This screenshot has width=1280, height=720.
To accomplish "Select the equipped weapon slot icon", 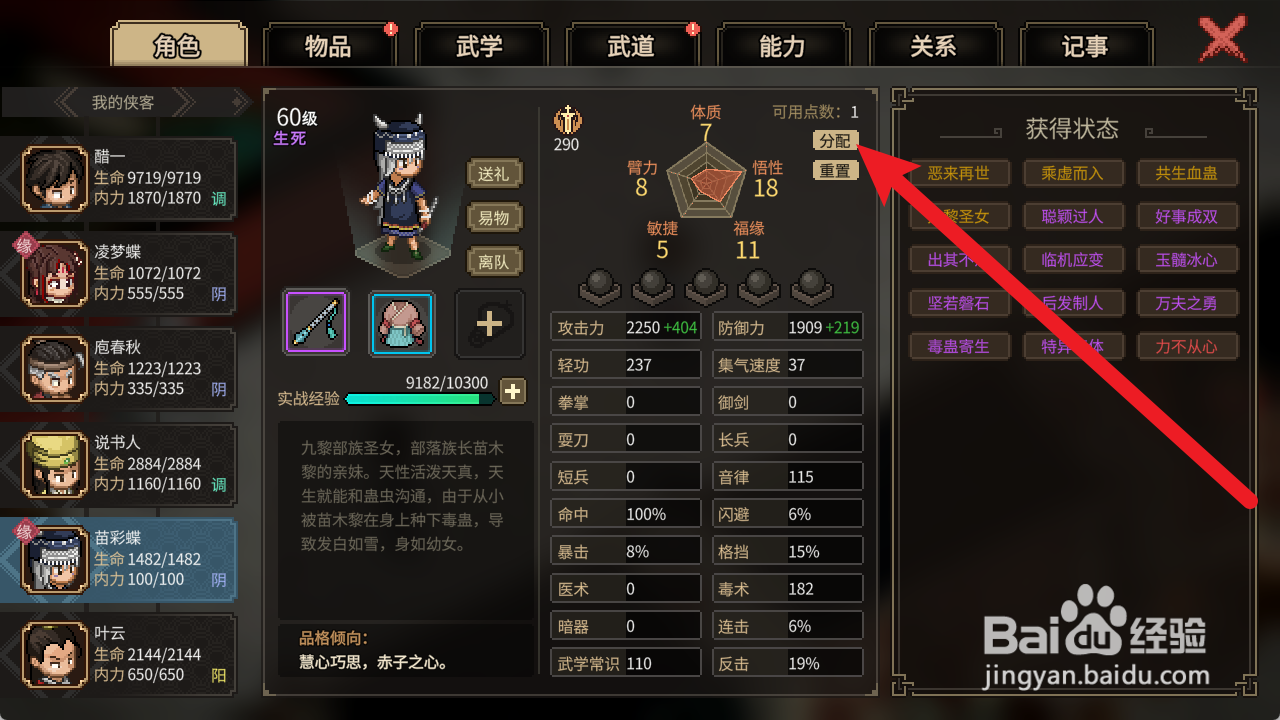I will coord(314,322).
